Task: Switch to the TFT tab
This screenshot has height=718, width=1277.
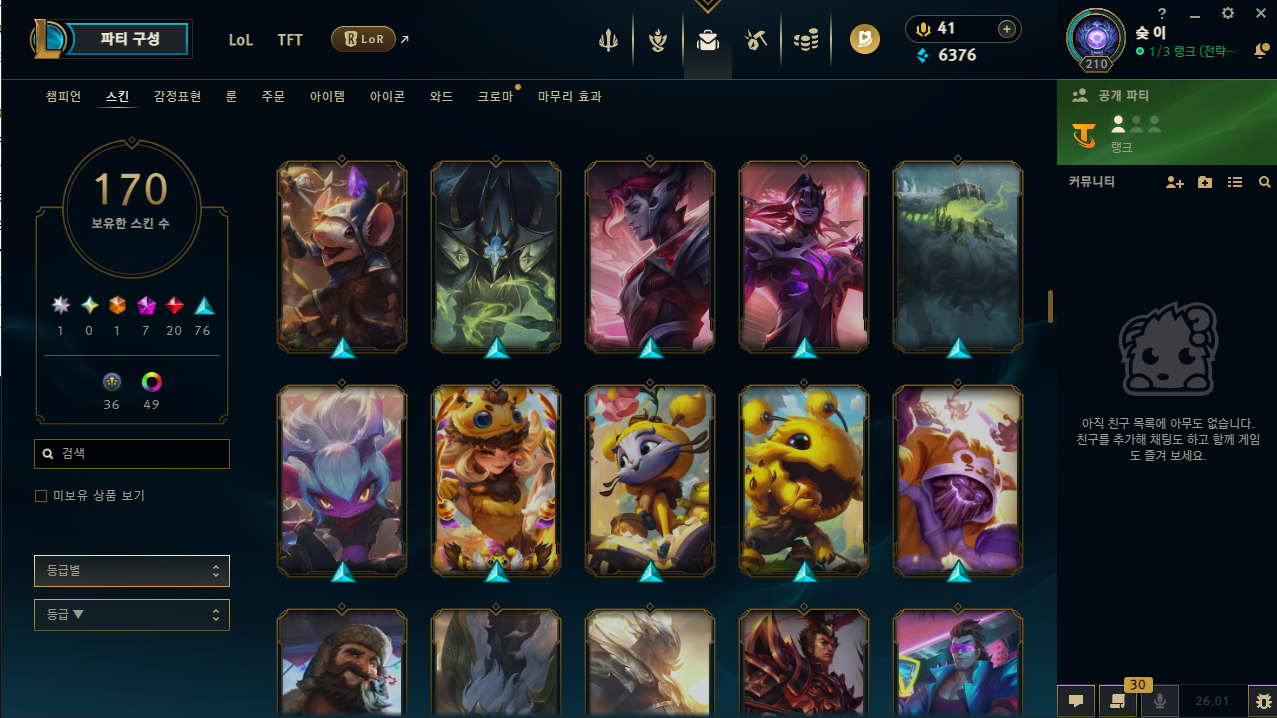Action: tap(290, 40)
